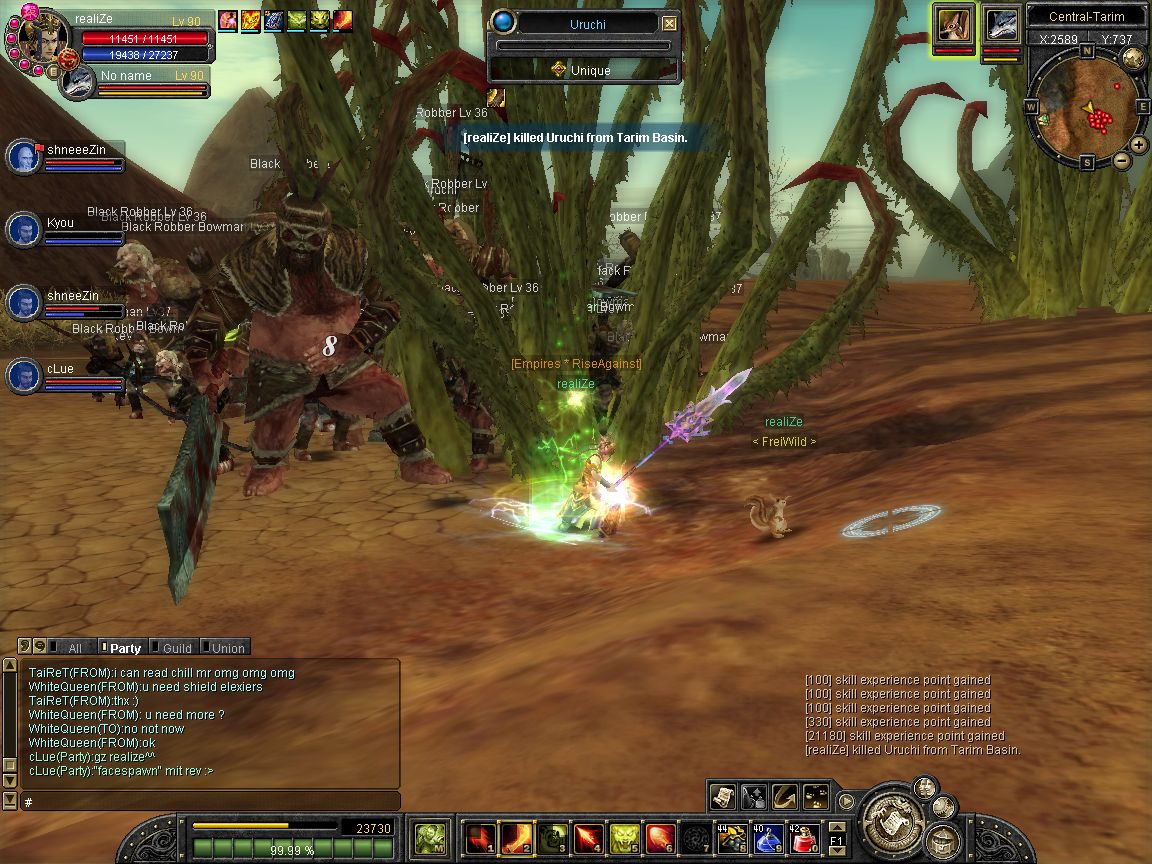
Task: Zoom in the minimap with plus button
Action: [1140, 146]
